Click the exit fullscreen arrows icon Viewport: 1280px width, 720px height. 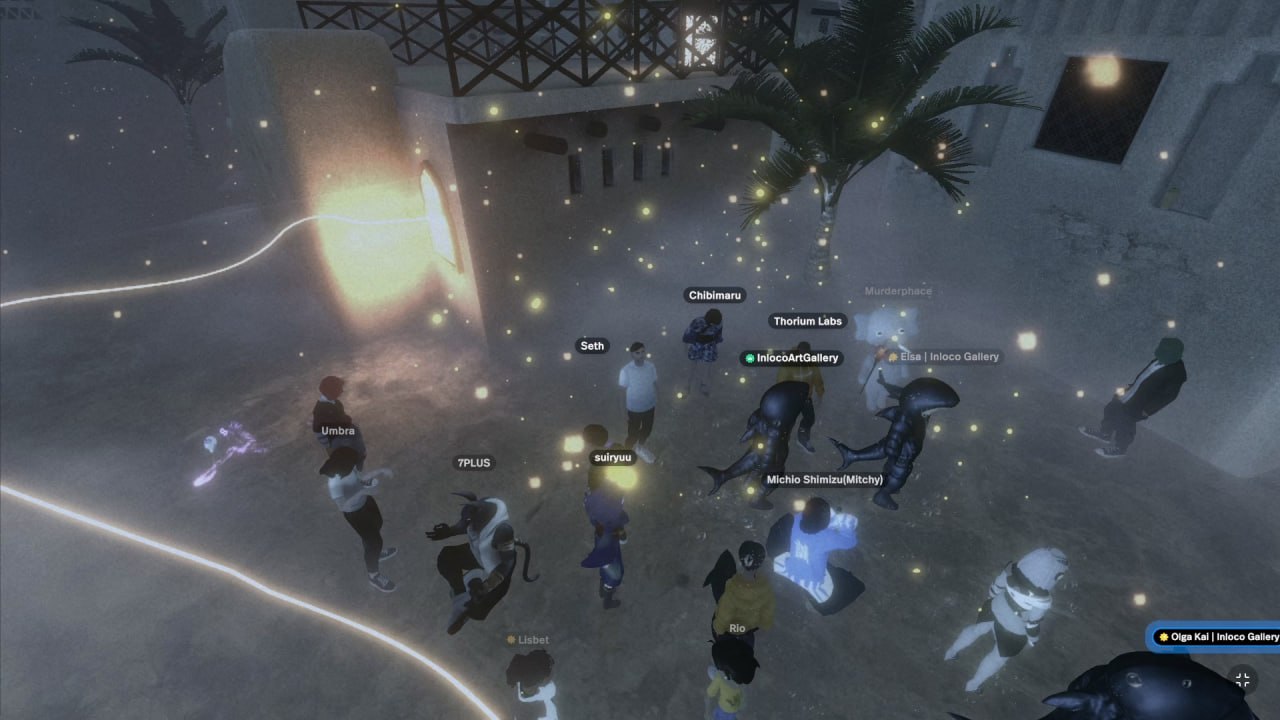click(x=1243, y=680)
